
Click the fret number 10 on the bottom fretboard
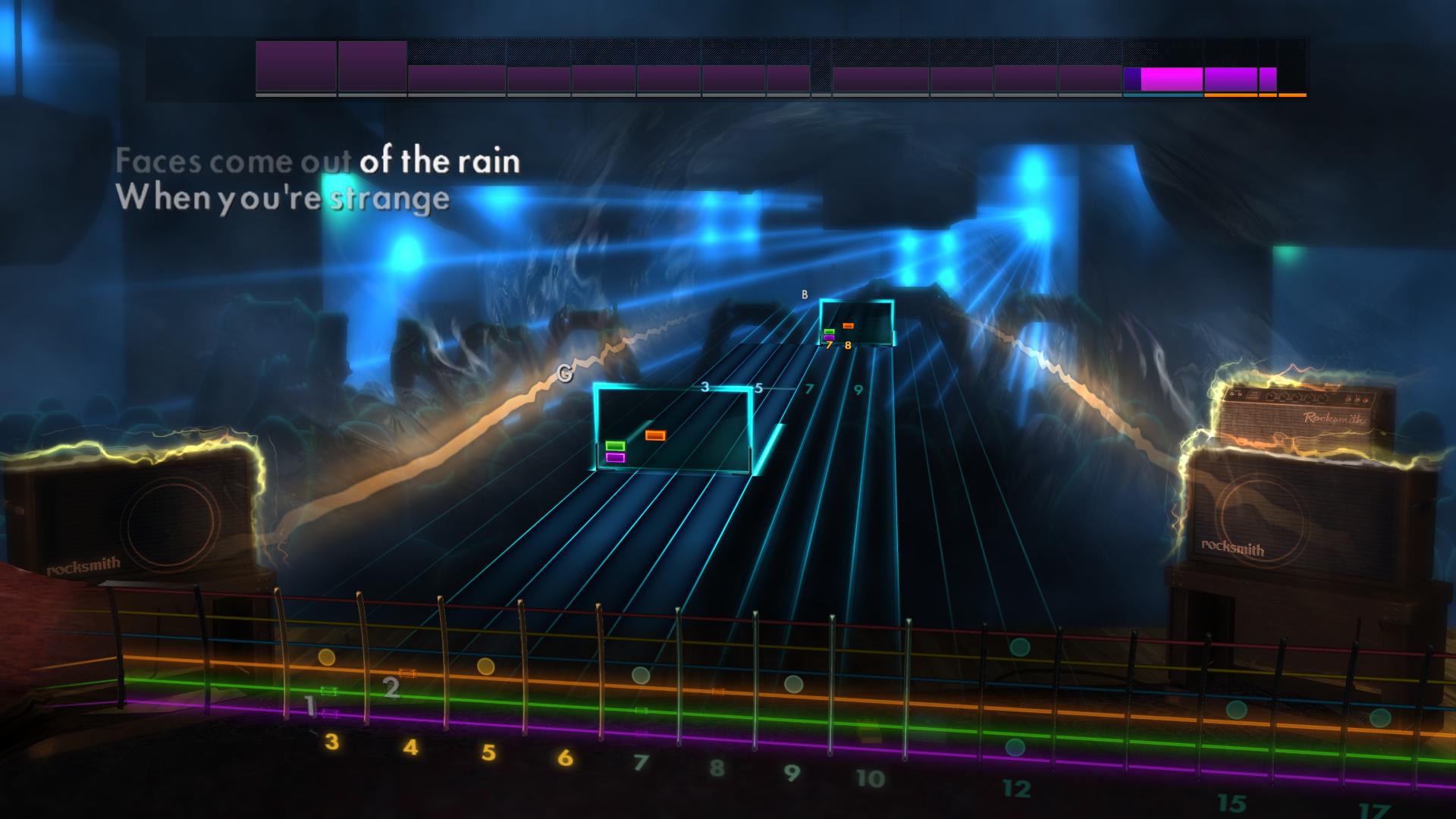(x=870, y=776)
